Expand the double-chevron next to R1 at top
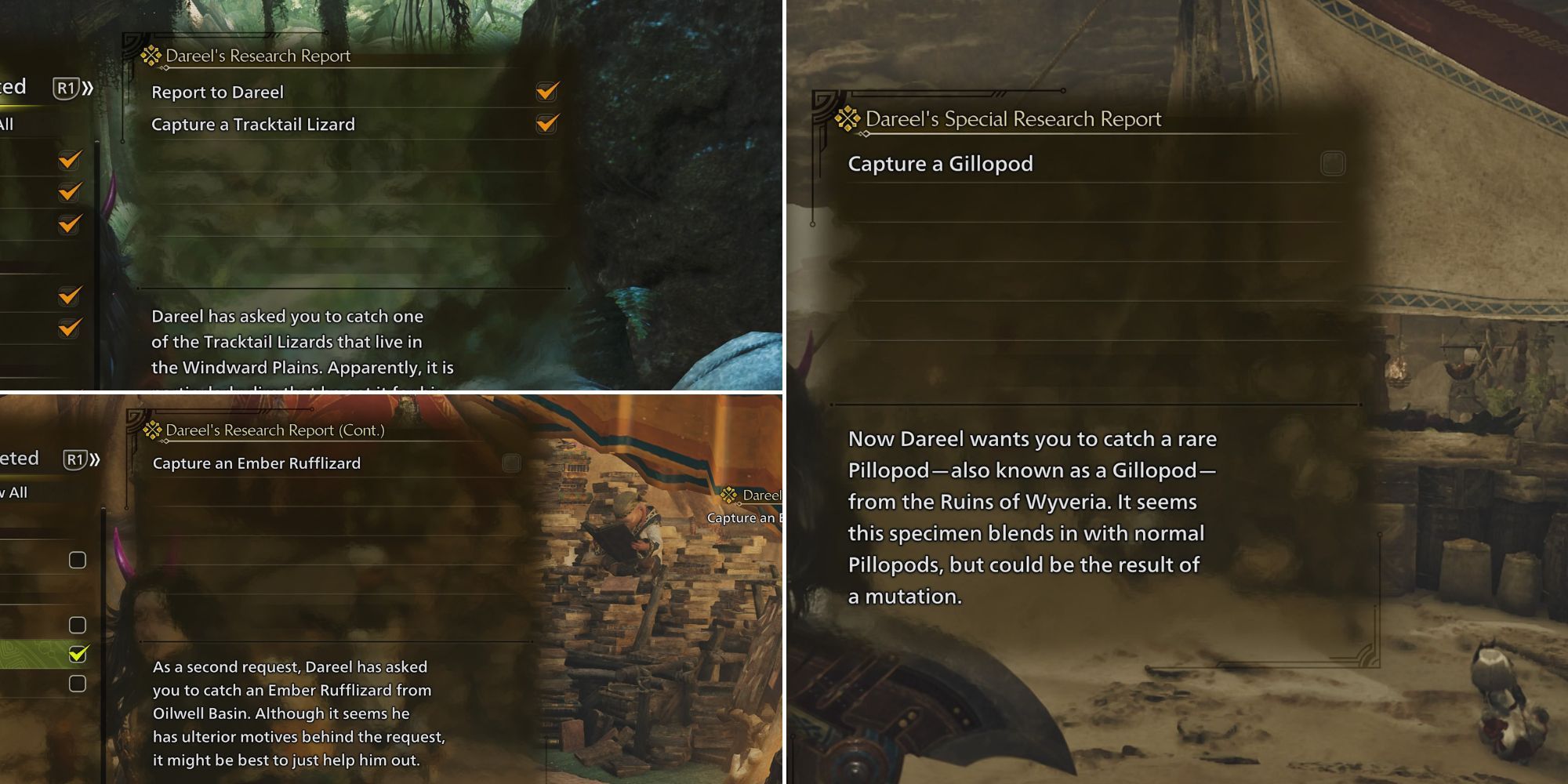Viewport: 1568px width, 784px height. coord(88,88)
